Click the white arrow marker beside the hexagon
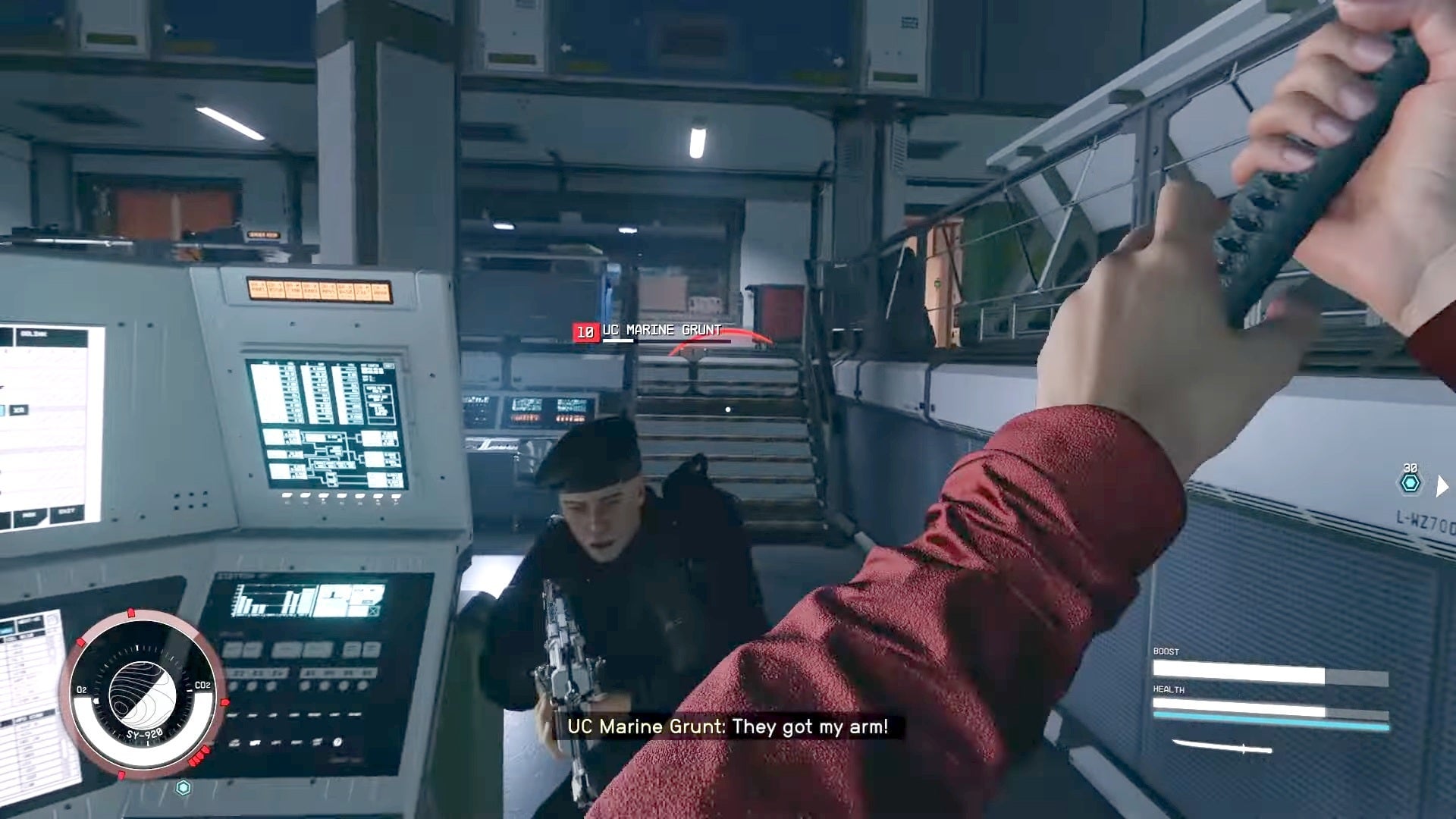Image resolution: width=1456 pixels, height=819 pixels. click(1442, 485)
